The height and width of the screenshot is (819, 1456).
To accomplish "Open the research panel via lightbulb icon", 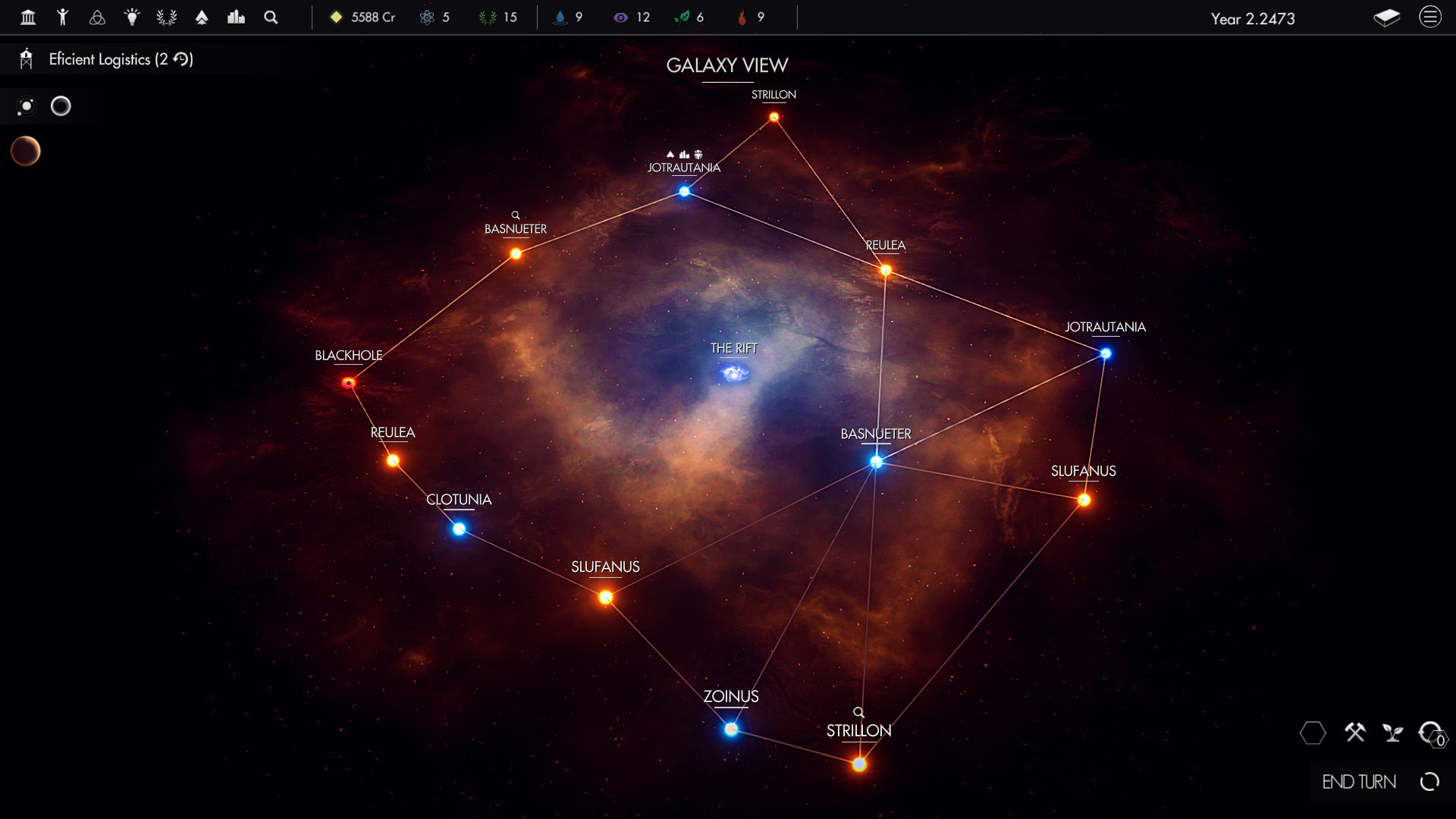I will (x=132, y=17).
